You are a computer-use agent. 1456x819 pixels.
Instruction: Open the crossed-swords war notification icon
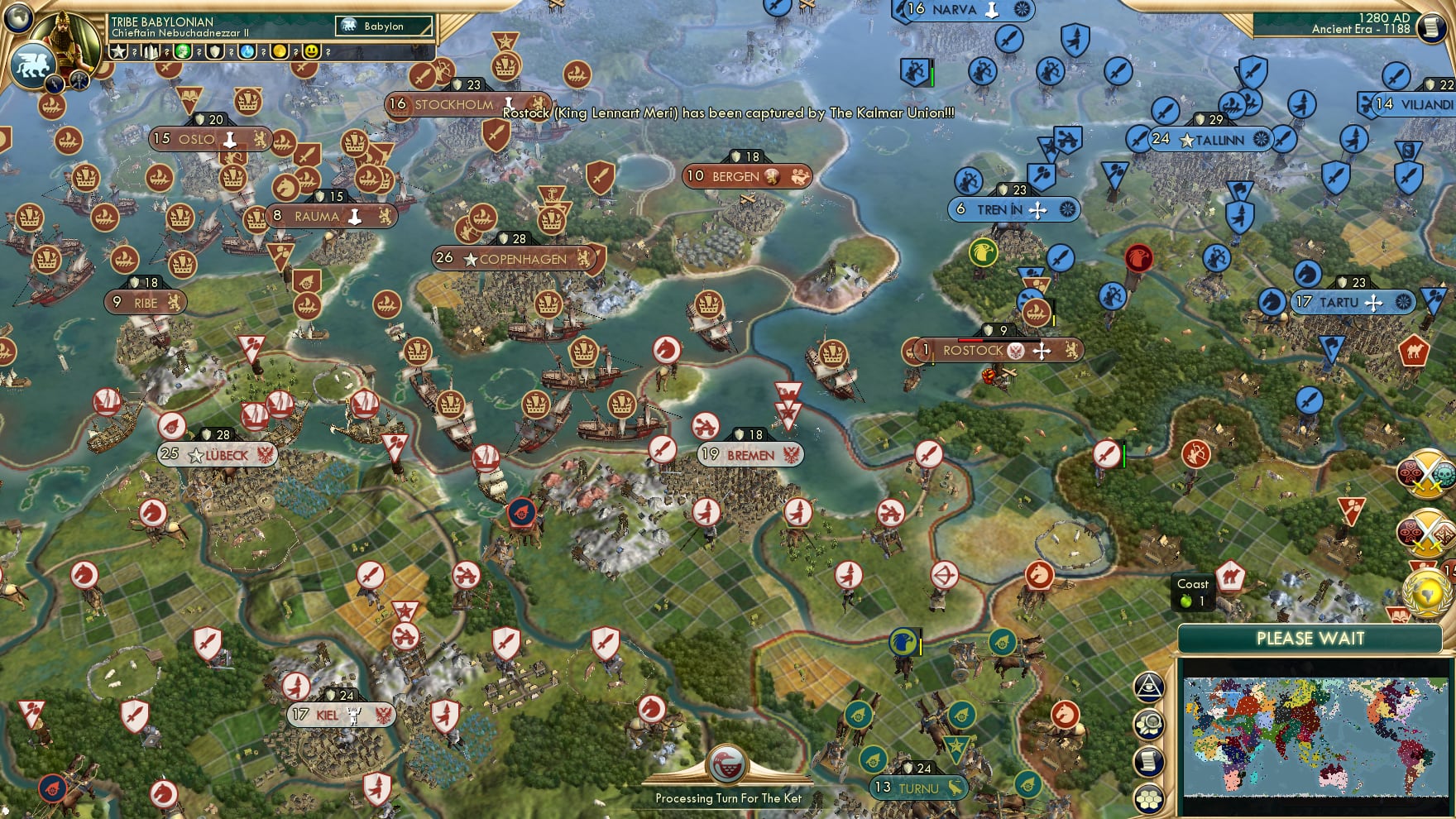[1424, 475]
